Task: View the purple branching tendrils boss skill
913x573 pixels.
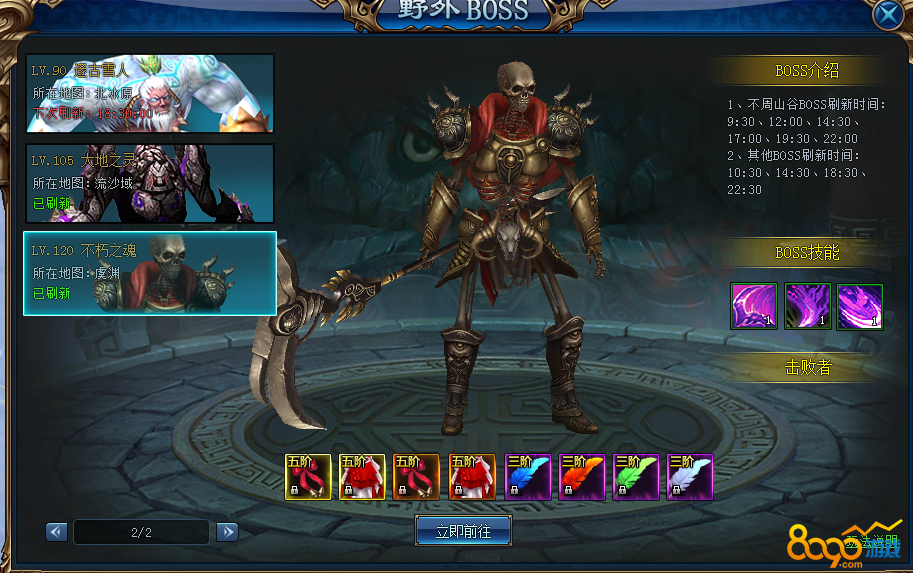Action: click(x=807, y=306)
